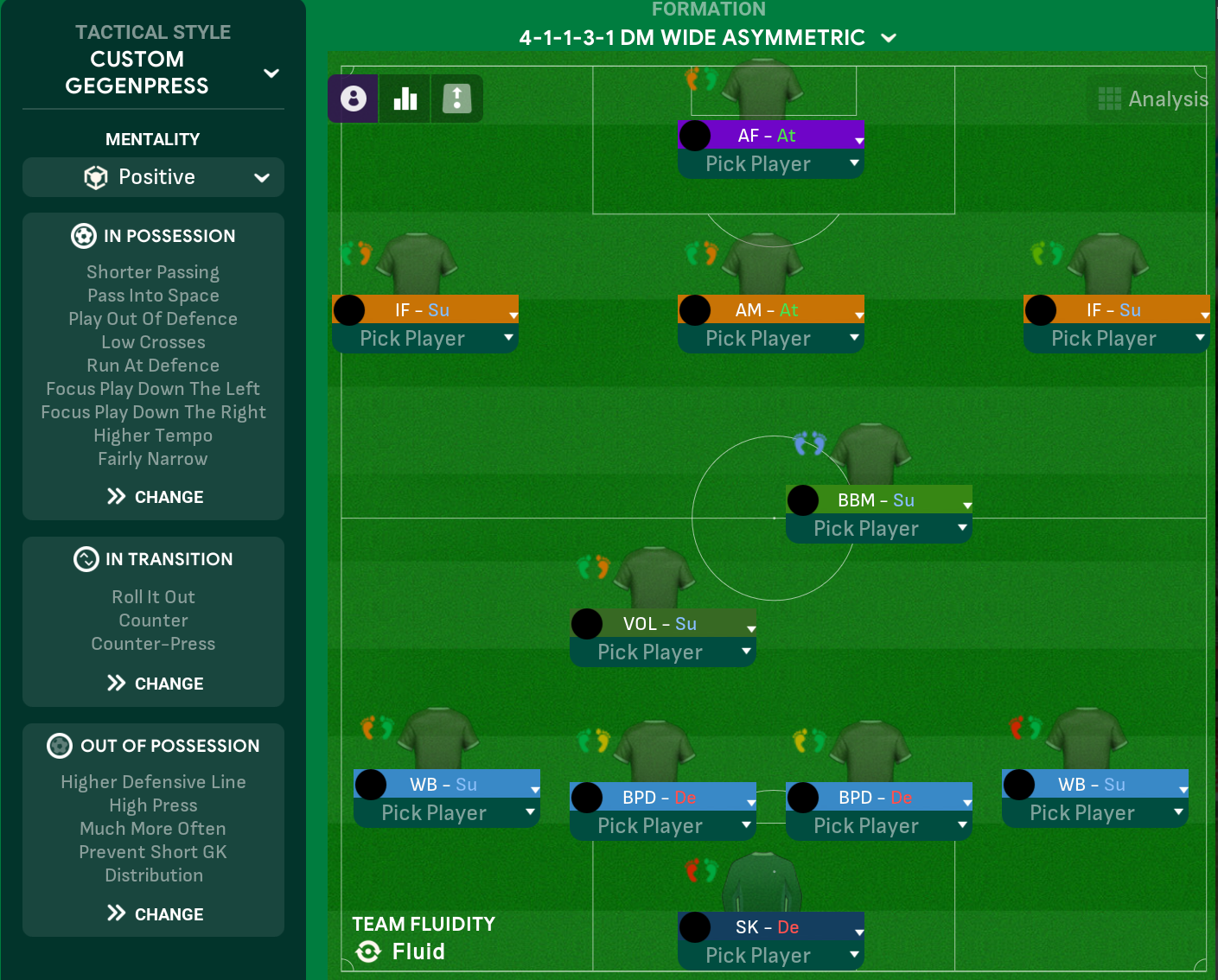Click the In Possession football icon
The image size is (1218, 980).
[x=84, y=235]
